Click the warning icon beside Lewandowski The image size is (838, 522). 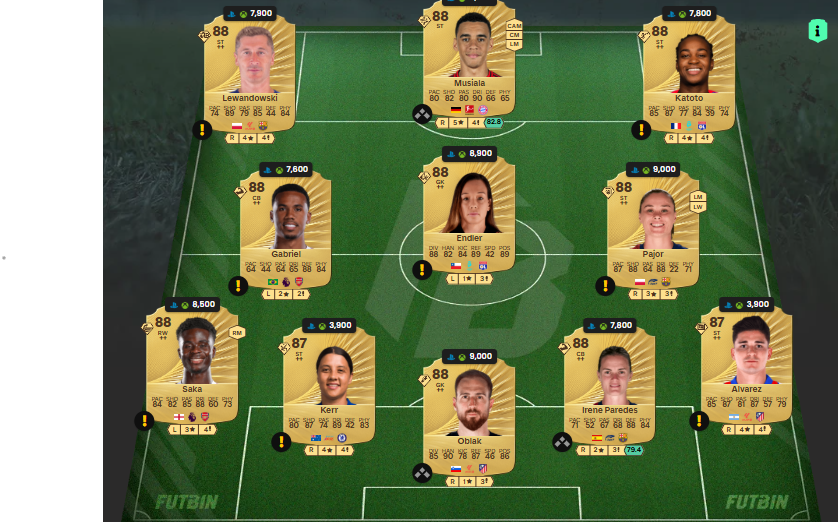pyautogui.click(x=202, y=130)
